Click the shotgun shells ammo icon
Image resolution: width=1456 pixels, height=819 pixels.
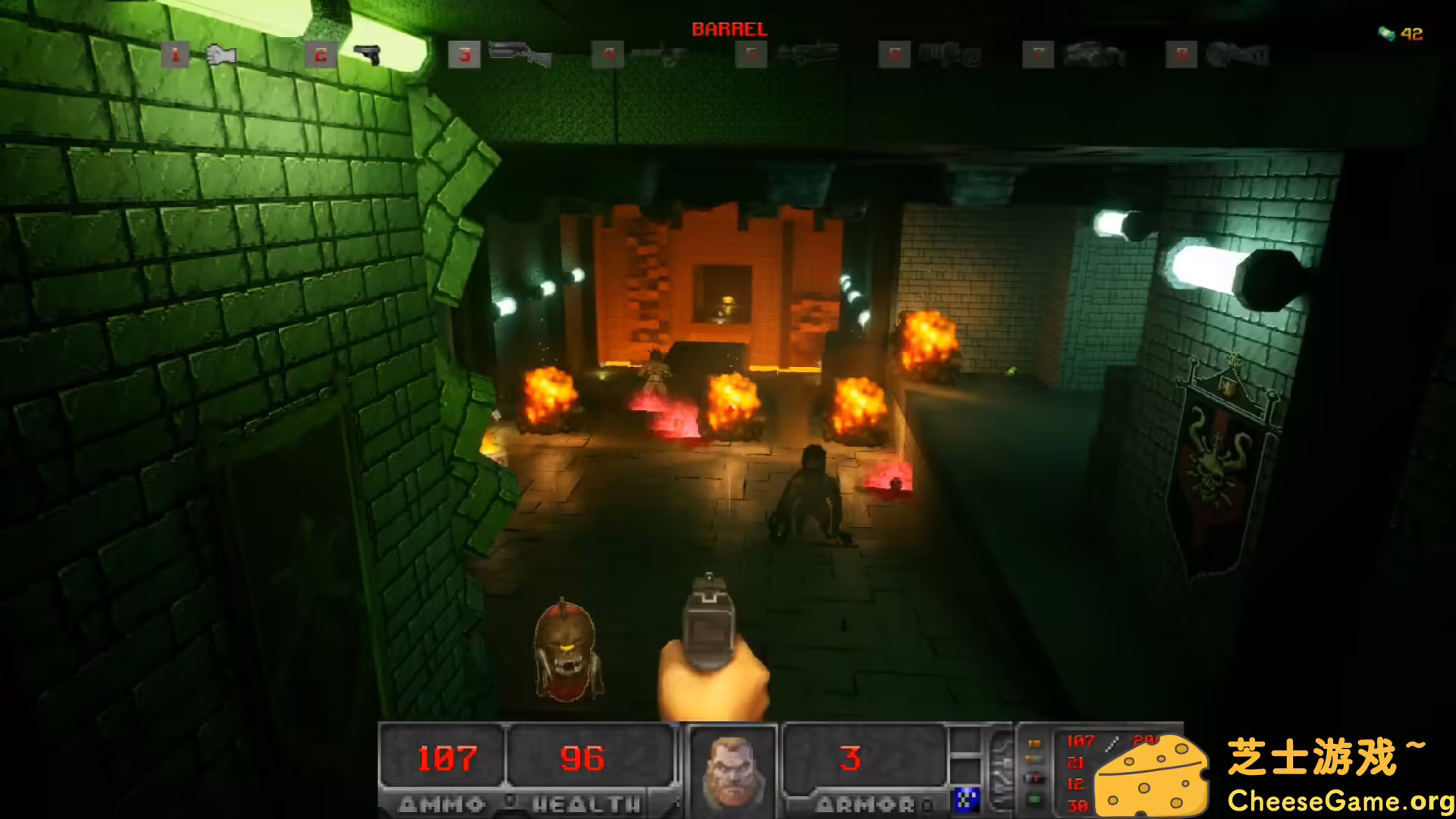tap(1034, 760)
